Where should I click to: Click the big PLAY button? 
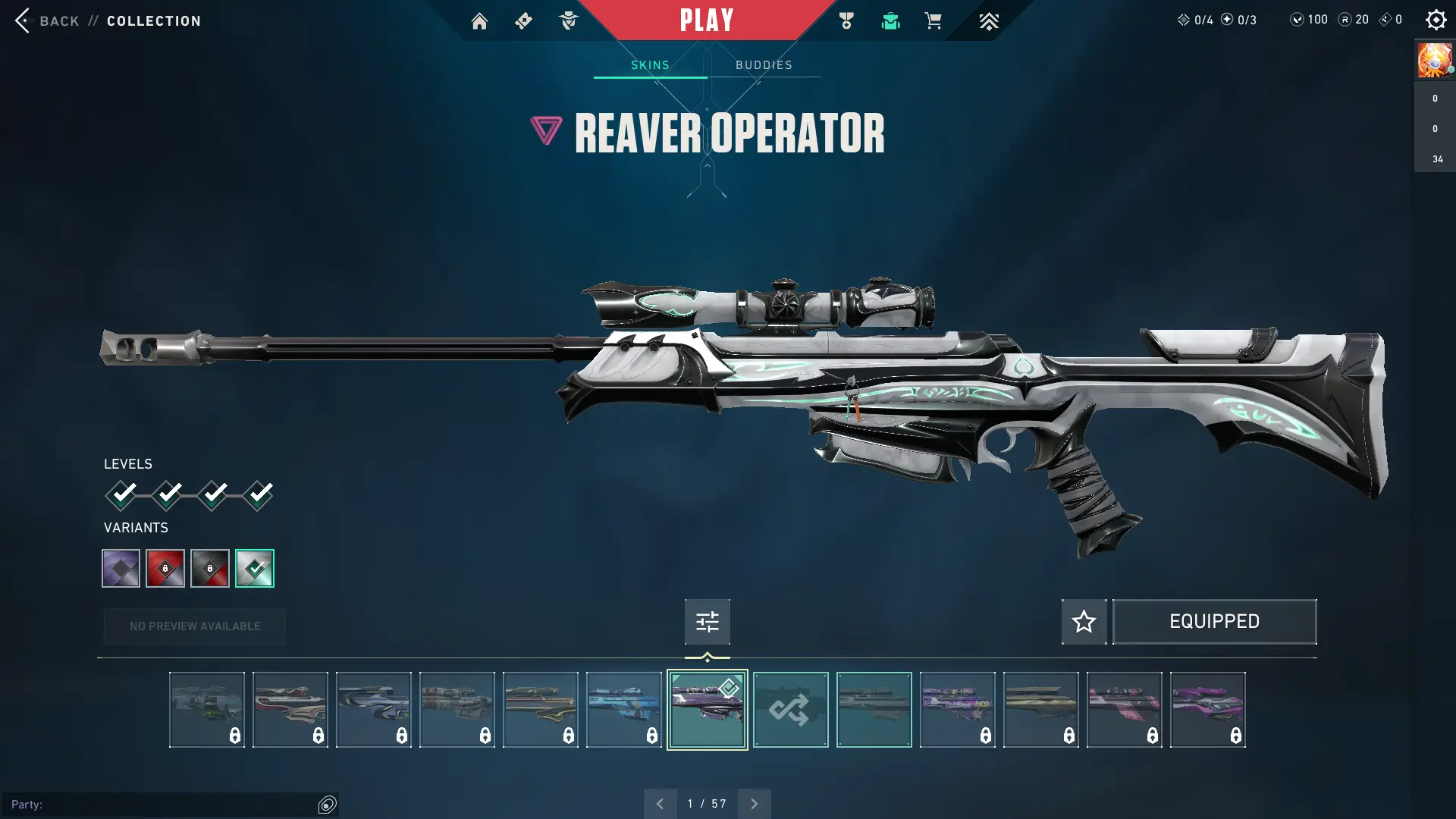pos(706,20)
